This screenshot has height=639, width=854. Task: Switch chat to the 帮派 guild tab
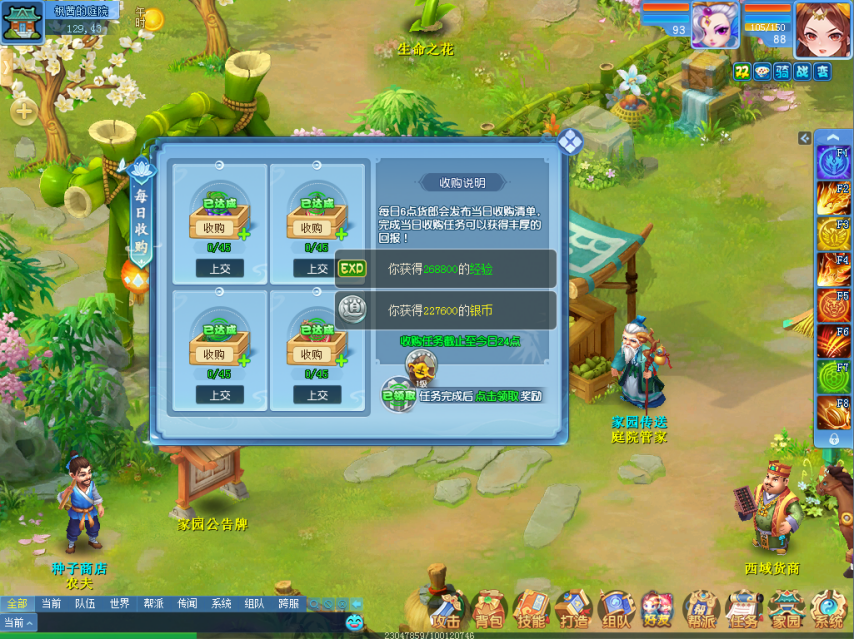(x=153, y=604)
